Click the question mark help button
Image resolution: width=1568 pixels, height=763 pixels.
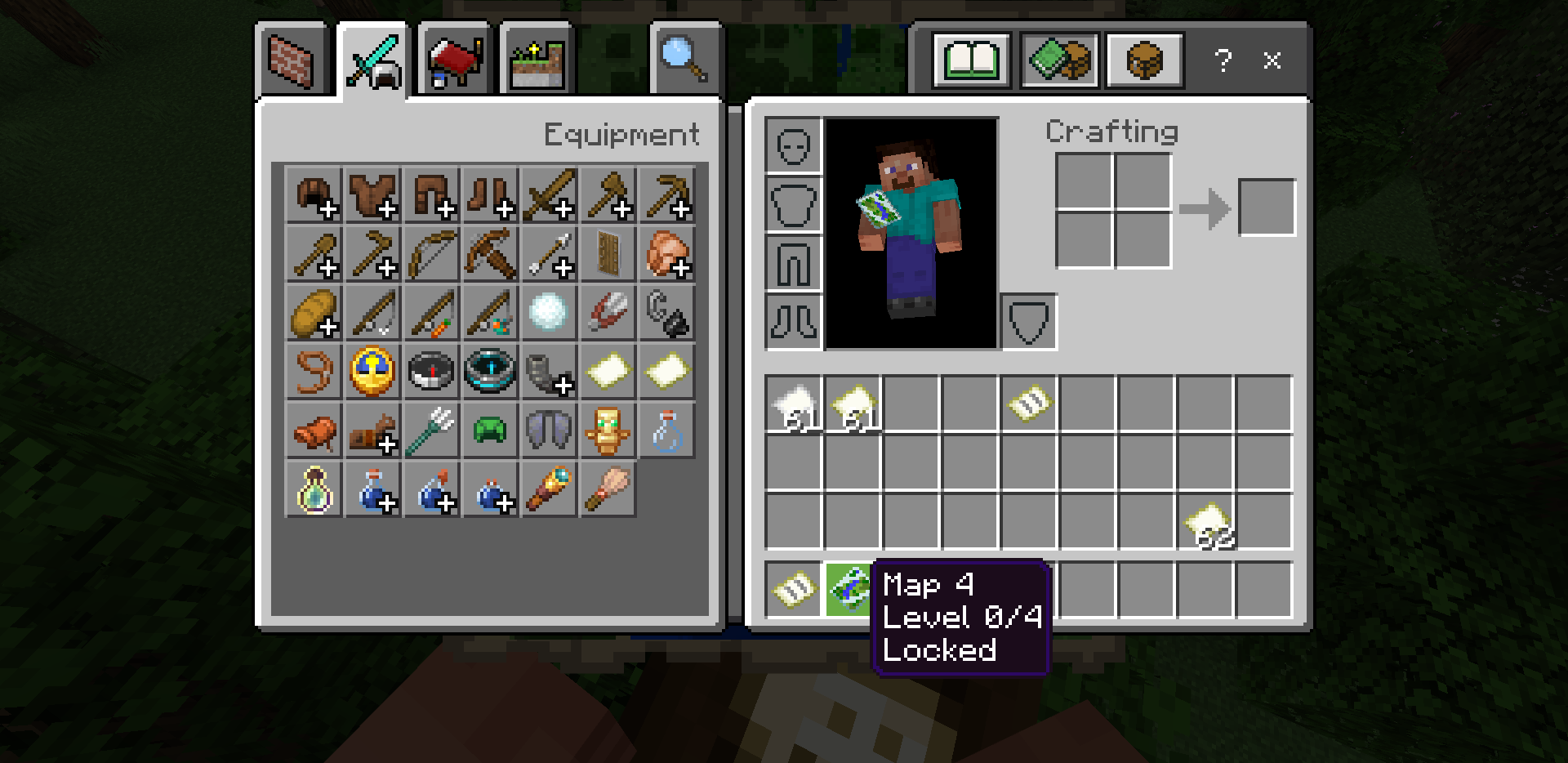[1223, 60]
